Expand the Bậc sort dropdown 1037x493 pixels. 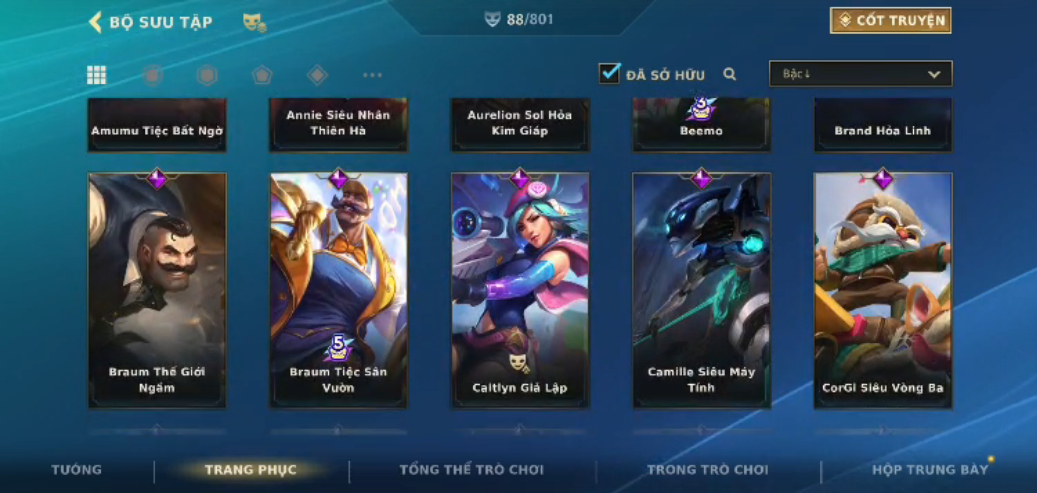(x=860, y=74)
